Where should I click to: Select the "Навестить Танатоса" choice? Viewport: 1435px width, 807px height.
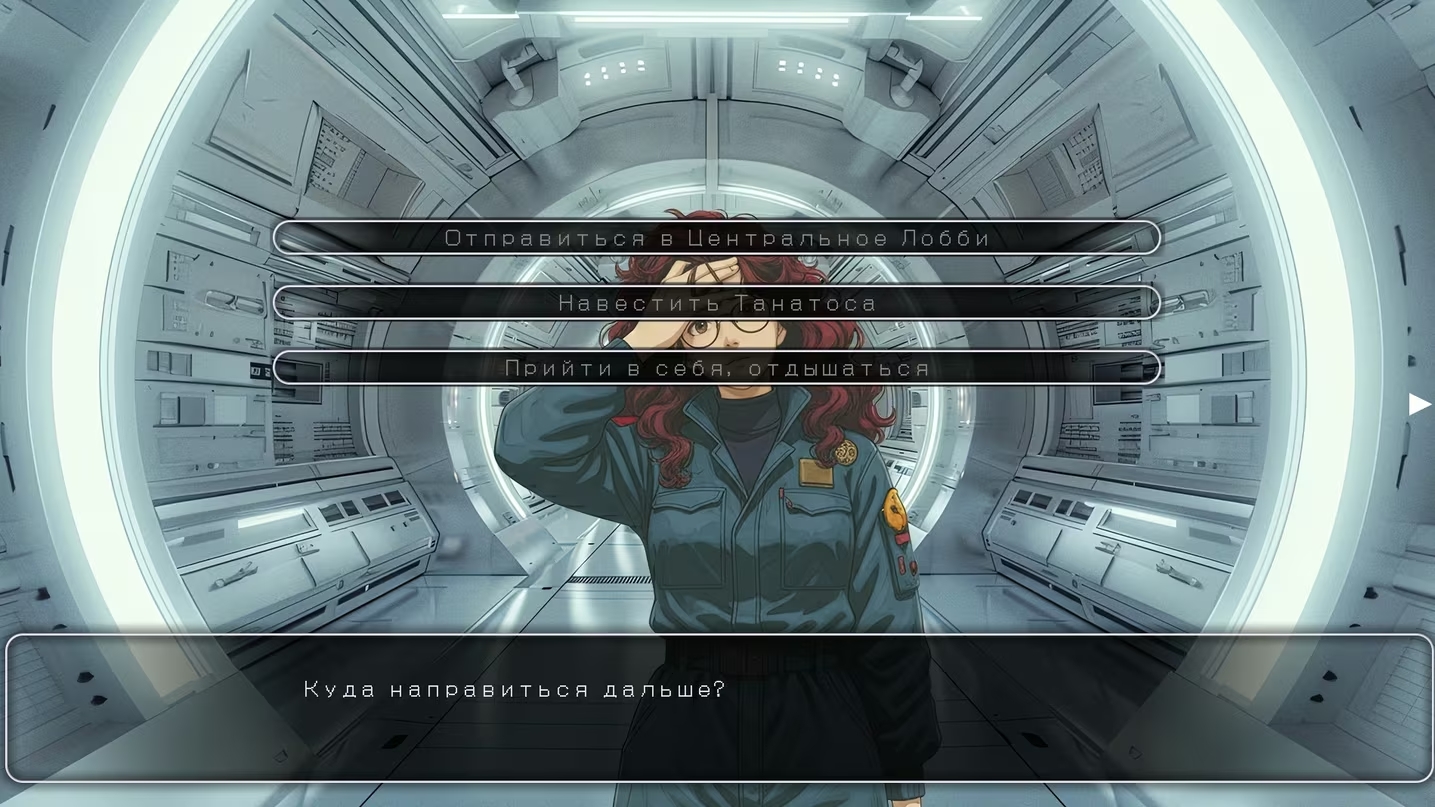pyautogui.click(x=716, y=303)
